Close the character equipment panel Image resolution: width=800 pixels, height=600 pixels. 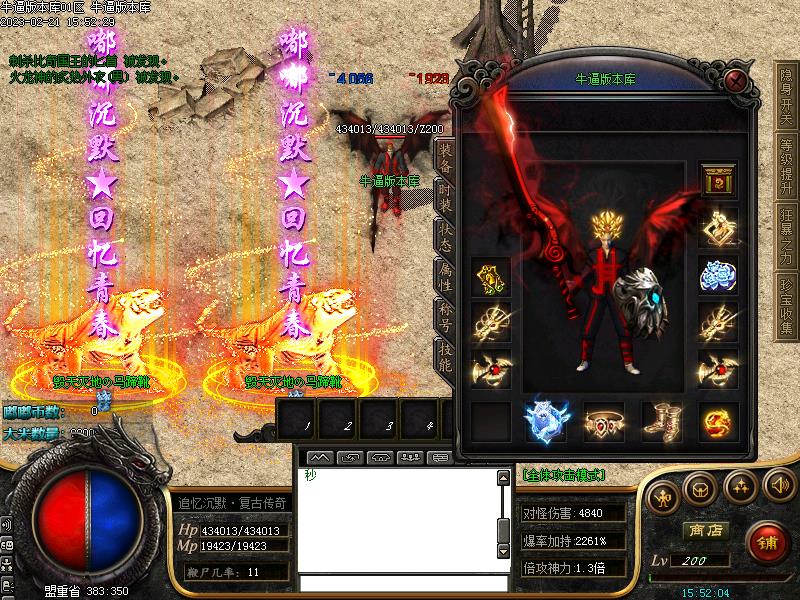[738, 80]
